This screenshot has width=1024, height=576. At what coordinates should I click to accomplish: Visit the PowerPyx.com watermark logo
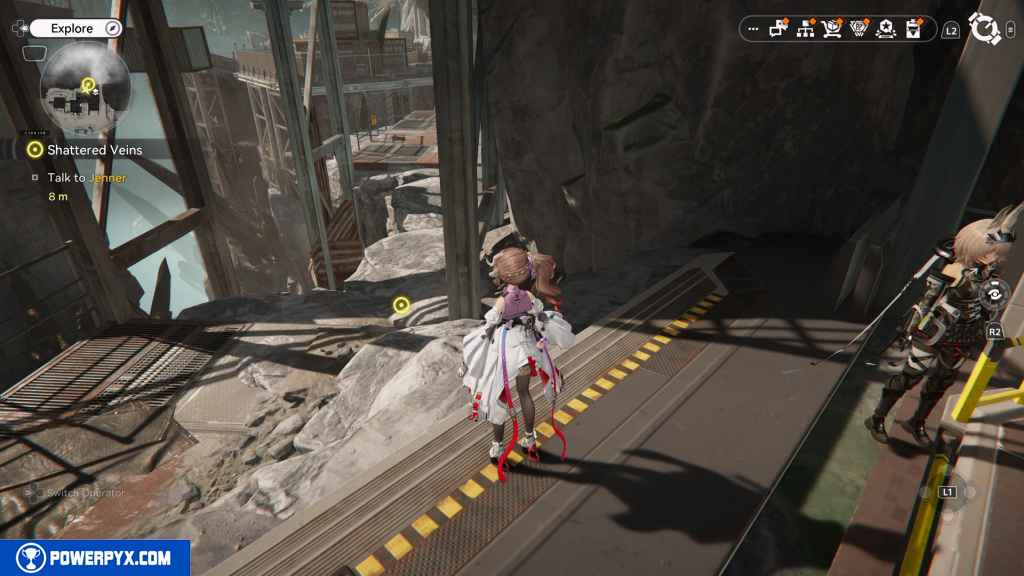pyautogui.click(x=95, y=558)
